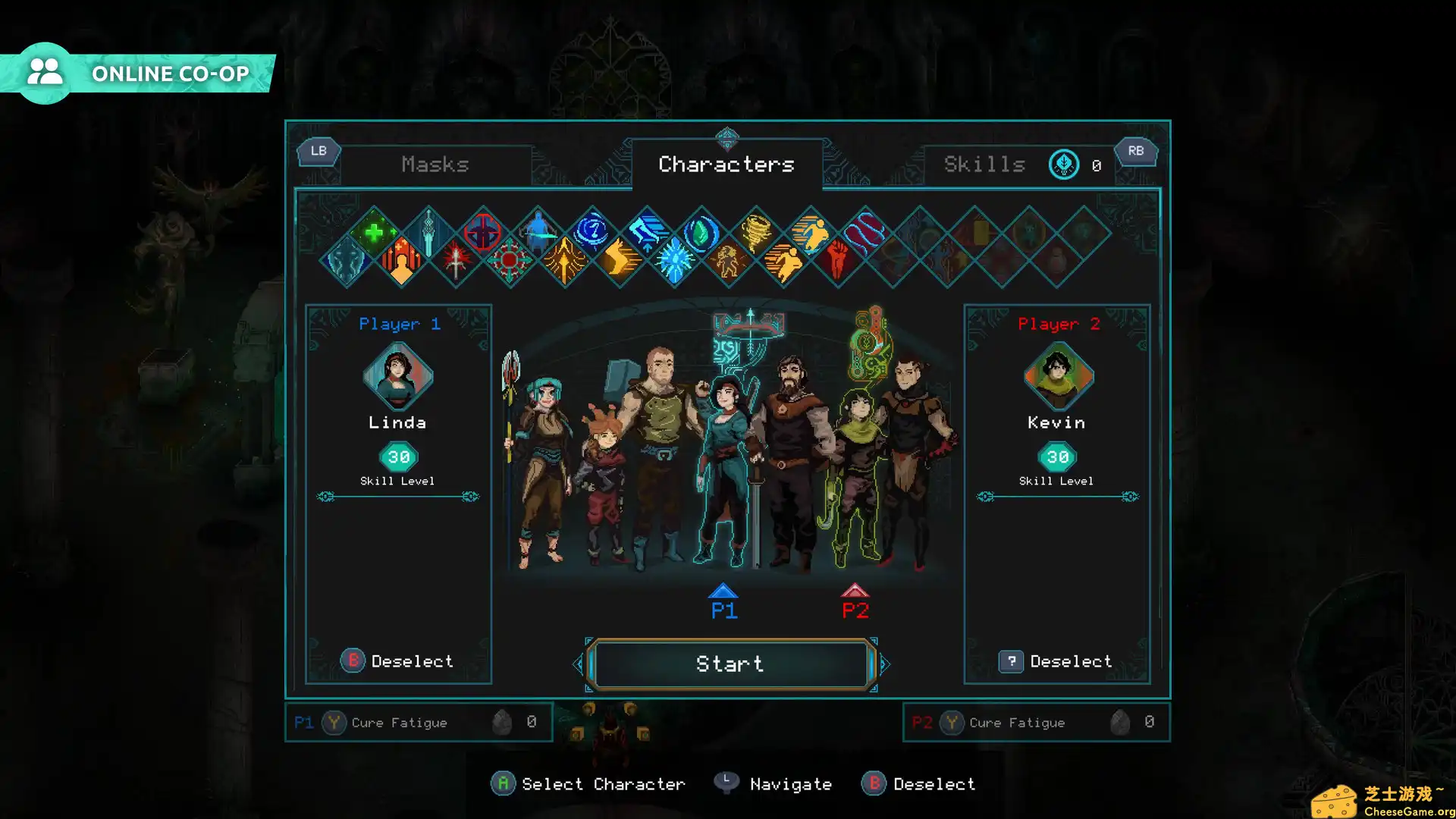Select the green healing cross skill icon
This screenshot has width=1456, height=819.
(373, 233)
